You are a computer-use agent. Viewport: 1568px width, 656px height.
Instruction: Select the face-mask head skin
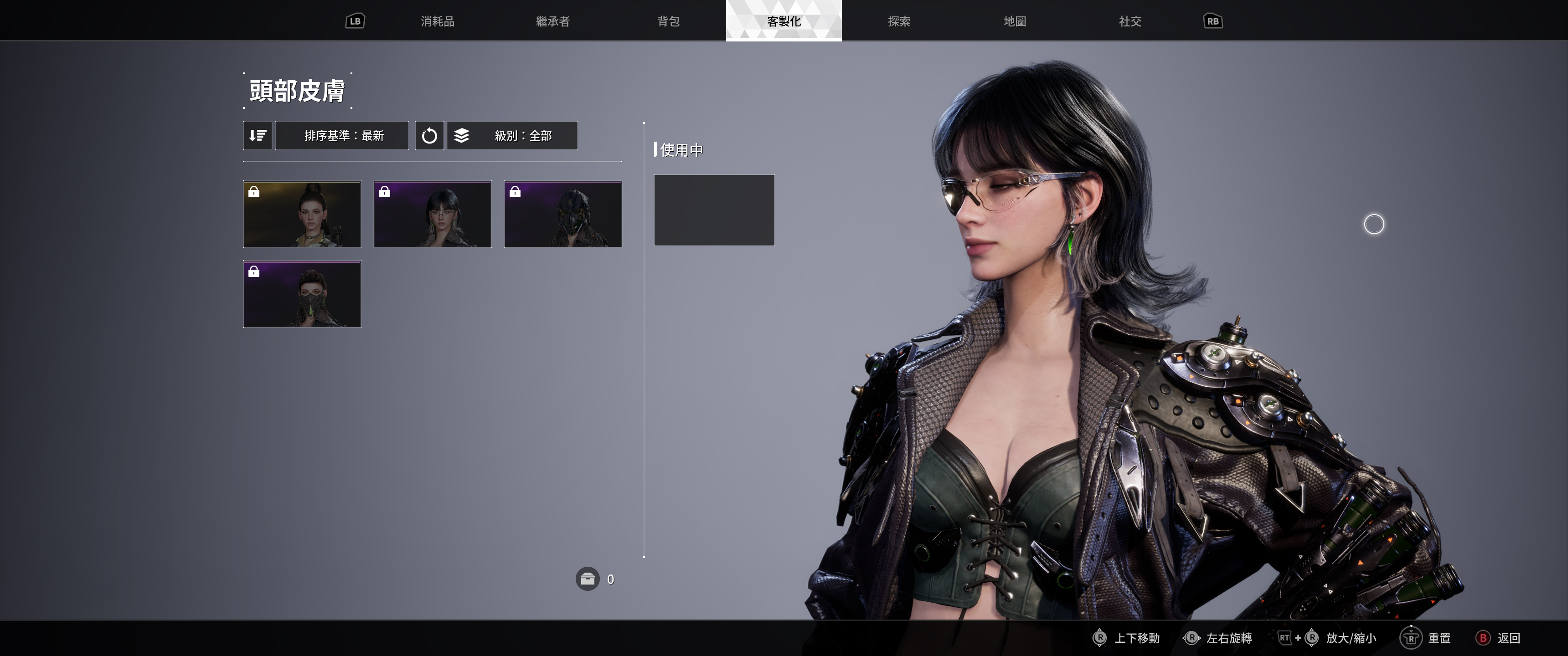[302, 294]
